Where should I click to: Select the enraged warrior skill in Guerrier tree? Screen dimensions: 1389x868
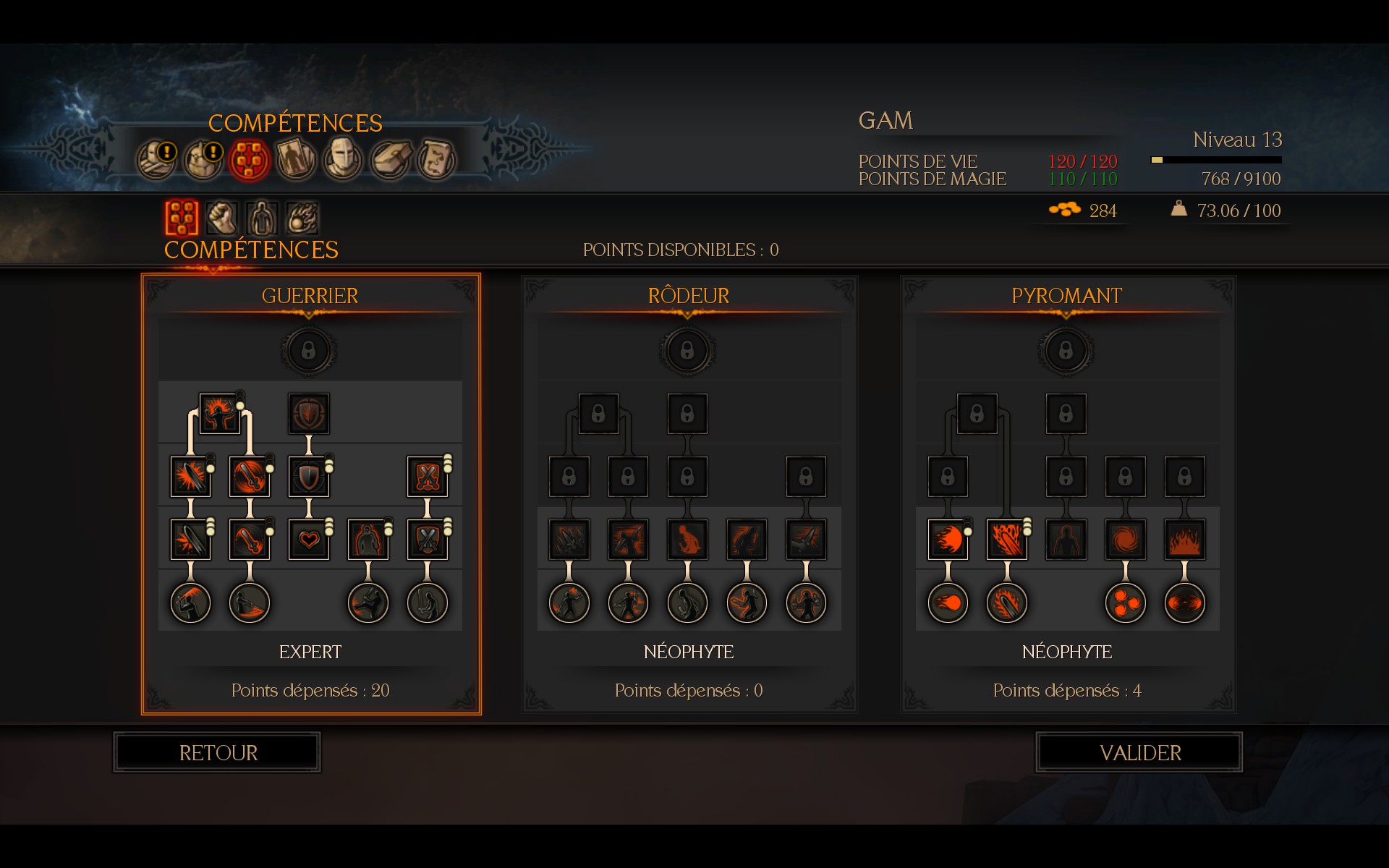tap(219, 414)
